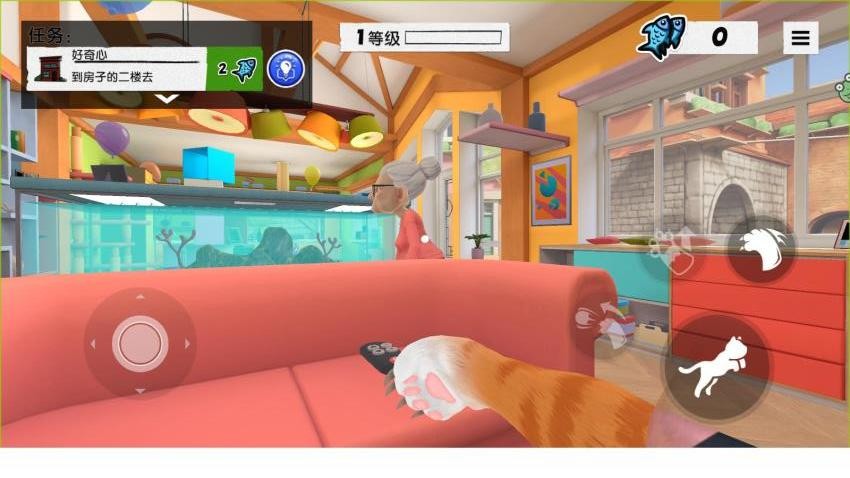Tap the cat jump button
The image size is (850, 478).
(x=717, y=368)
